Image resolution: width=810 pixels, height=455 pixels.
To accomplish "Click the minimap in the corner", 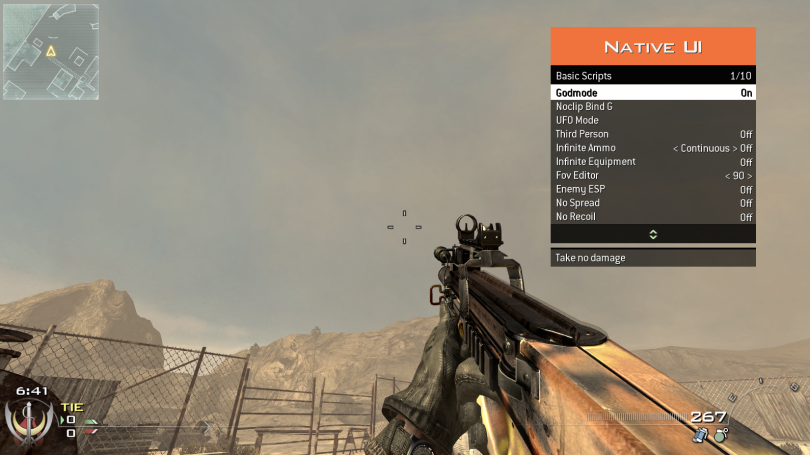I will coord(49,50).
